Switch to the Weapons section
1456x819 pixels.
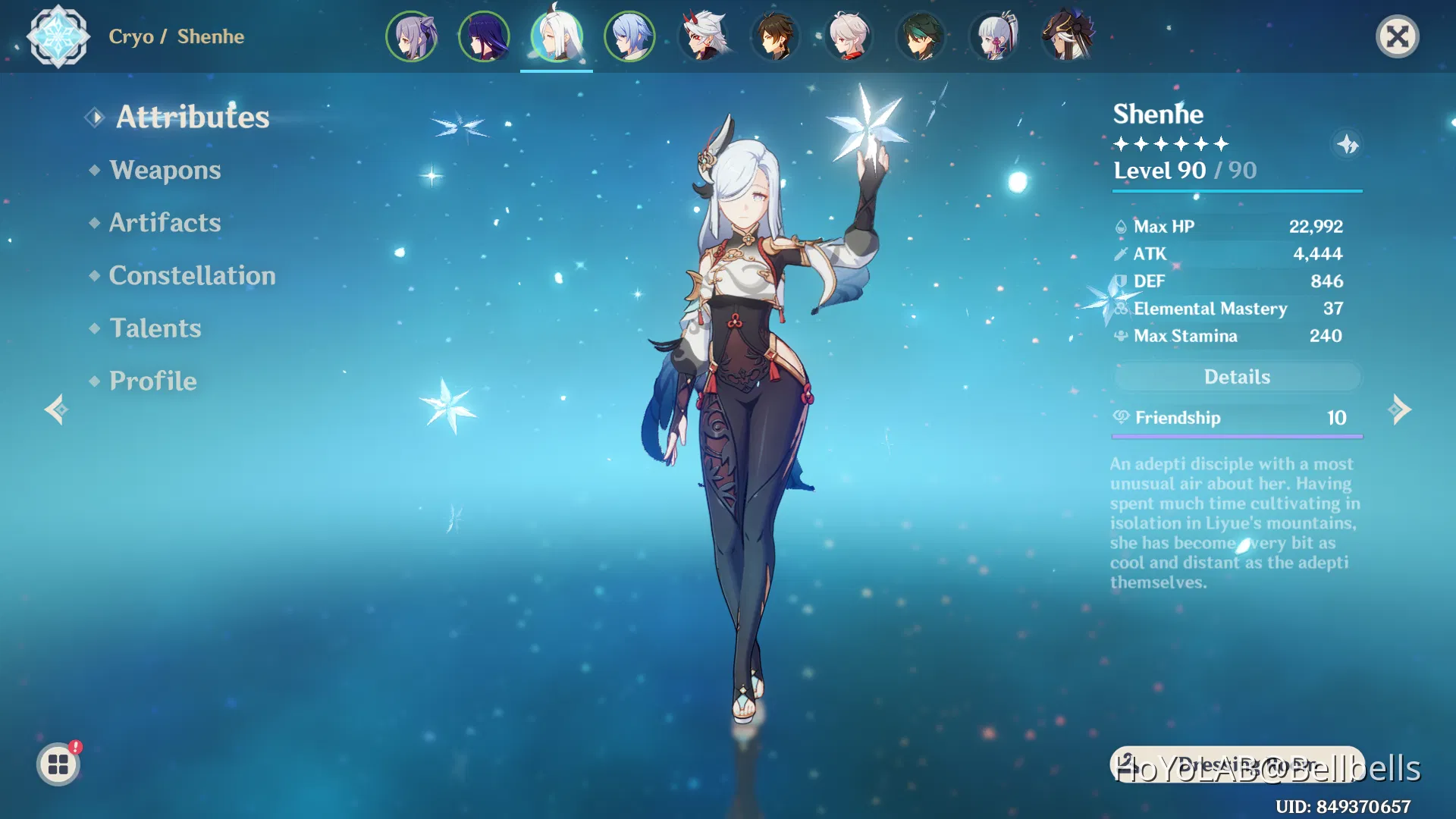tap(165, 171)
